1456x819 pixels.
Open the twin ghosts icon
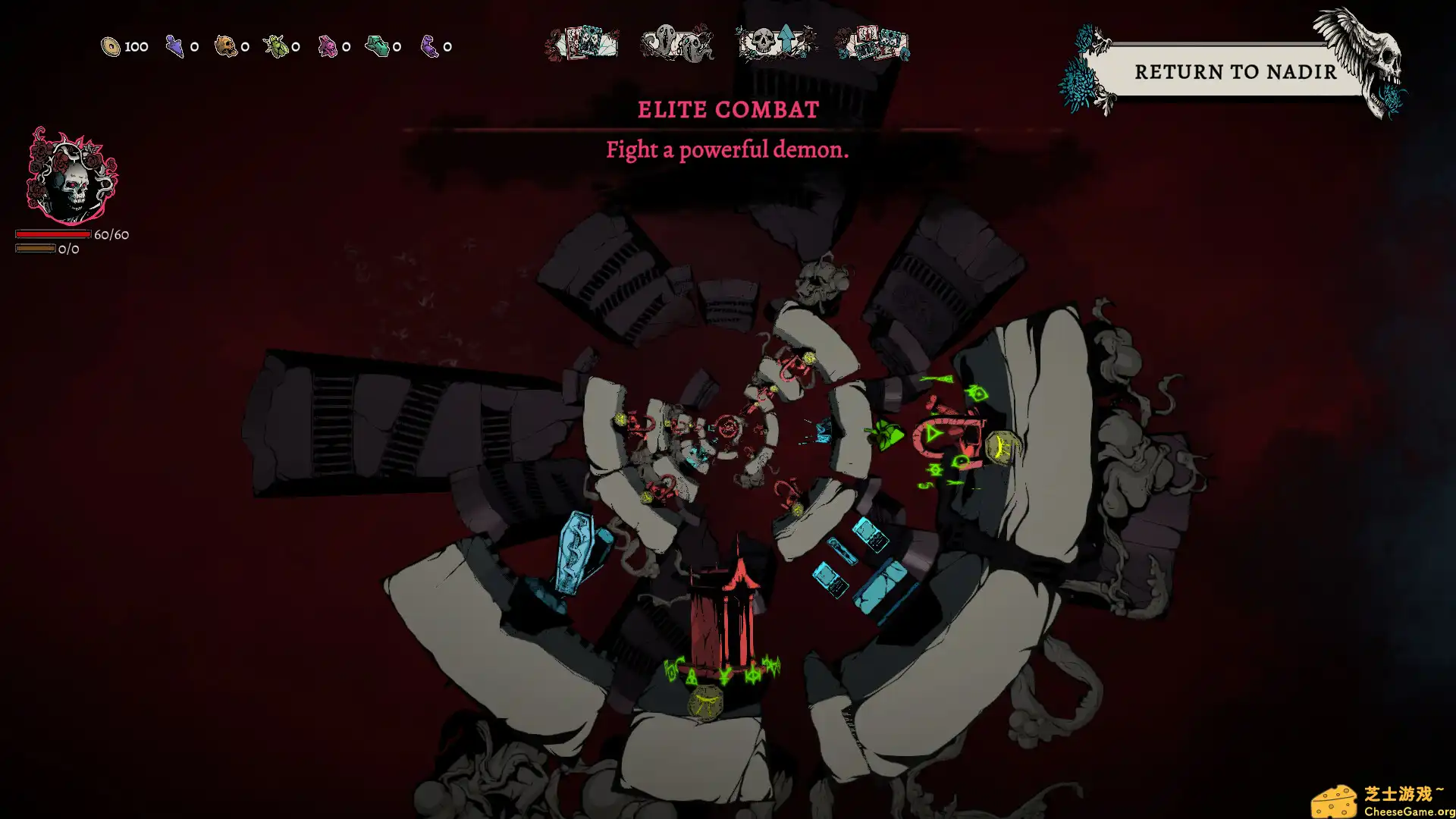click(x=676, y=43)
